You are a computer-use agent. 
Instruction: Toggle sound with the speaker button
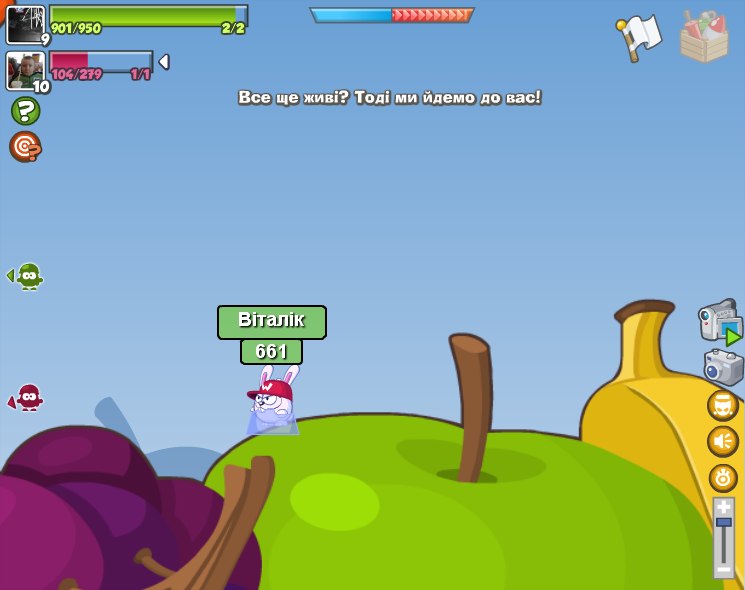click(722, 441)
